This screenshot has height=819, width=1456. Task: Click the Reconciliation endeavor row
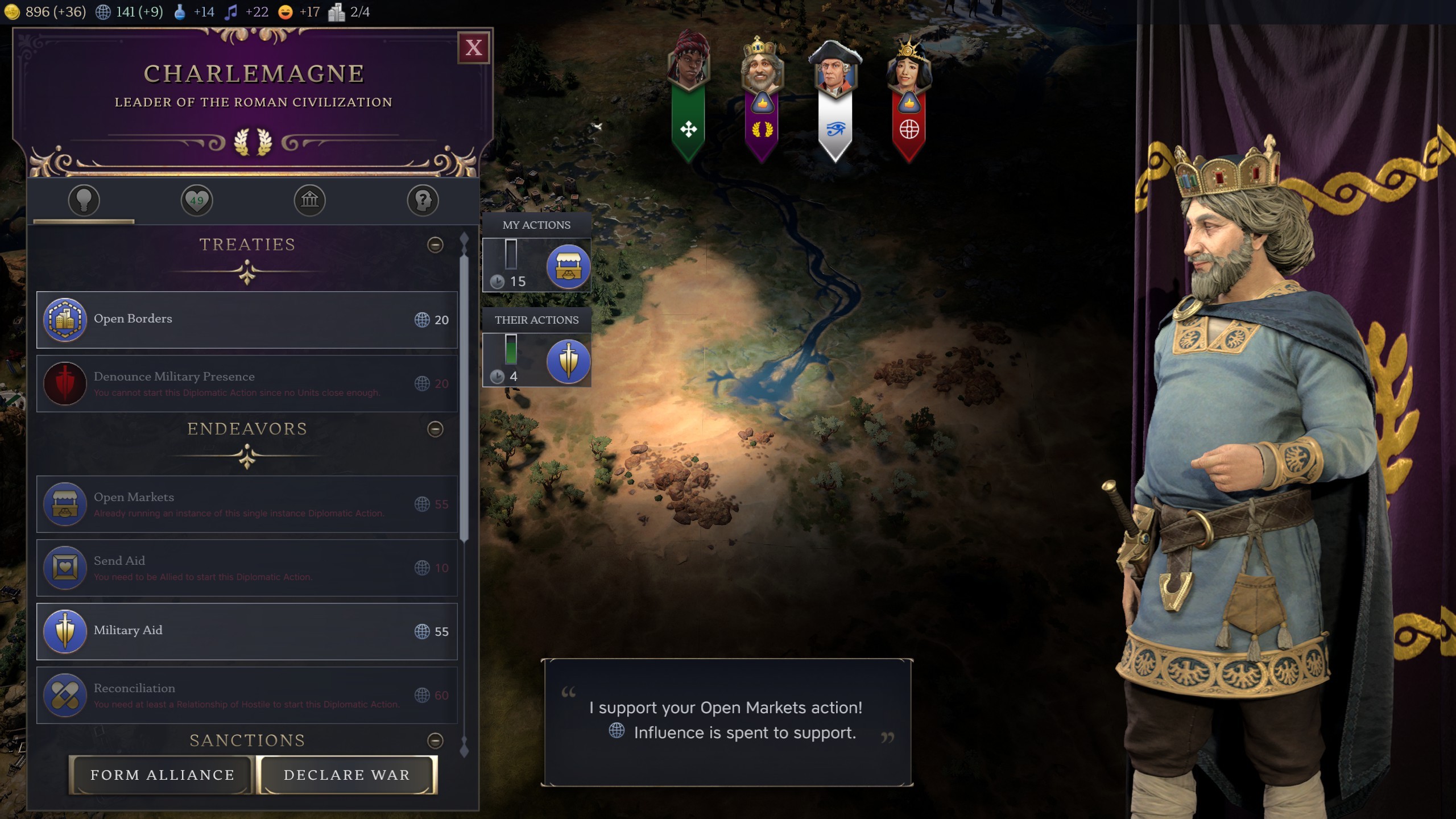[247, 695]
